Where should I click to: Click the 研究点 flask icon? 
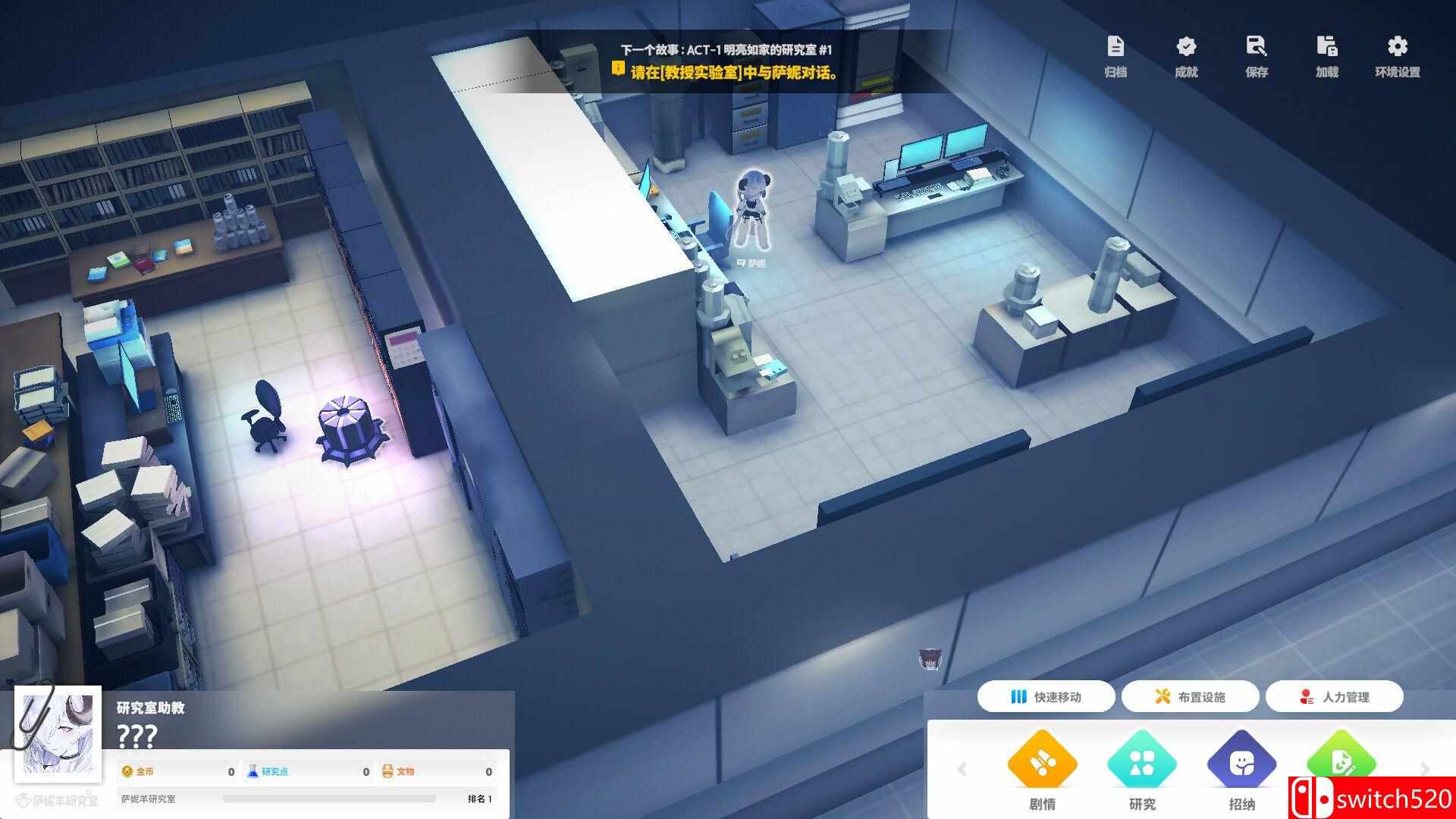click(x=252, y=770)
